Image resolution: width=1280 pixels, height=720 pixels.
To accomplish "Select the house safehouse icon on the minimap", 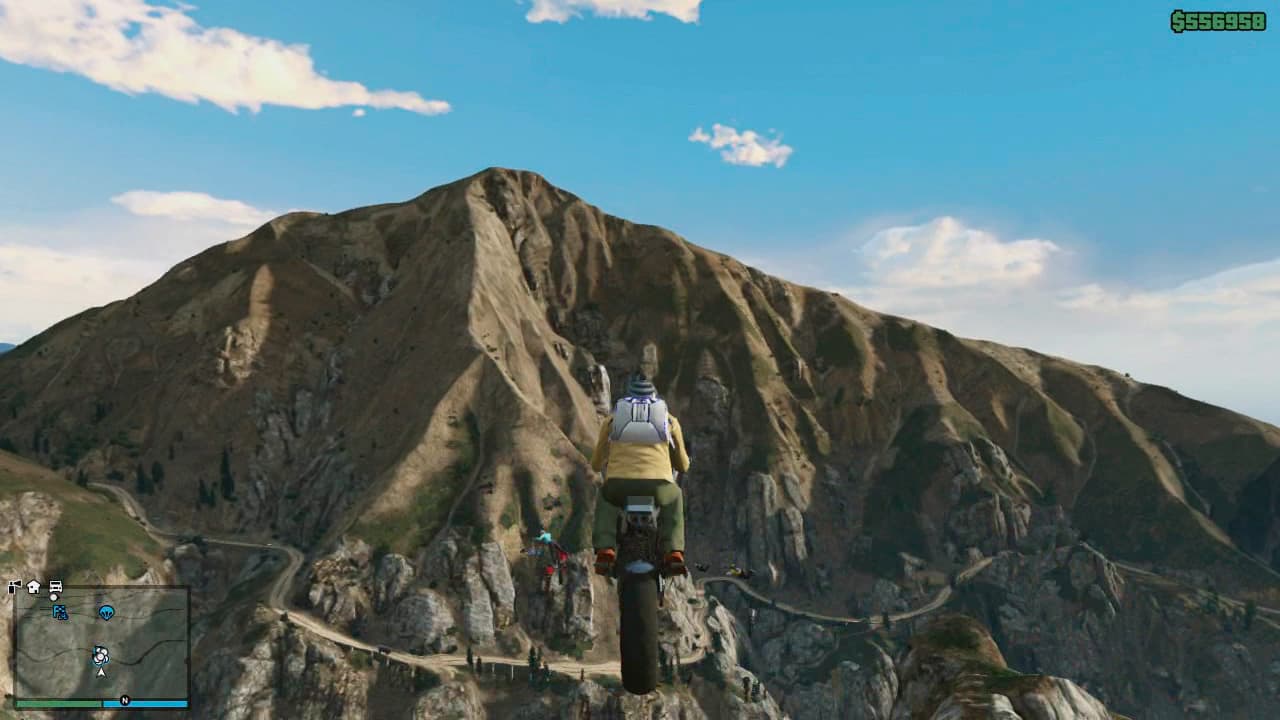I will pos(32,587).
